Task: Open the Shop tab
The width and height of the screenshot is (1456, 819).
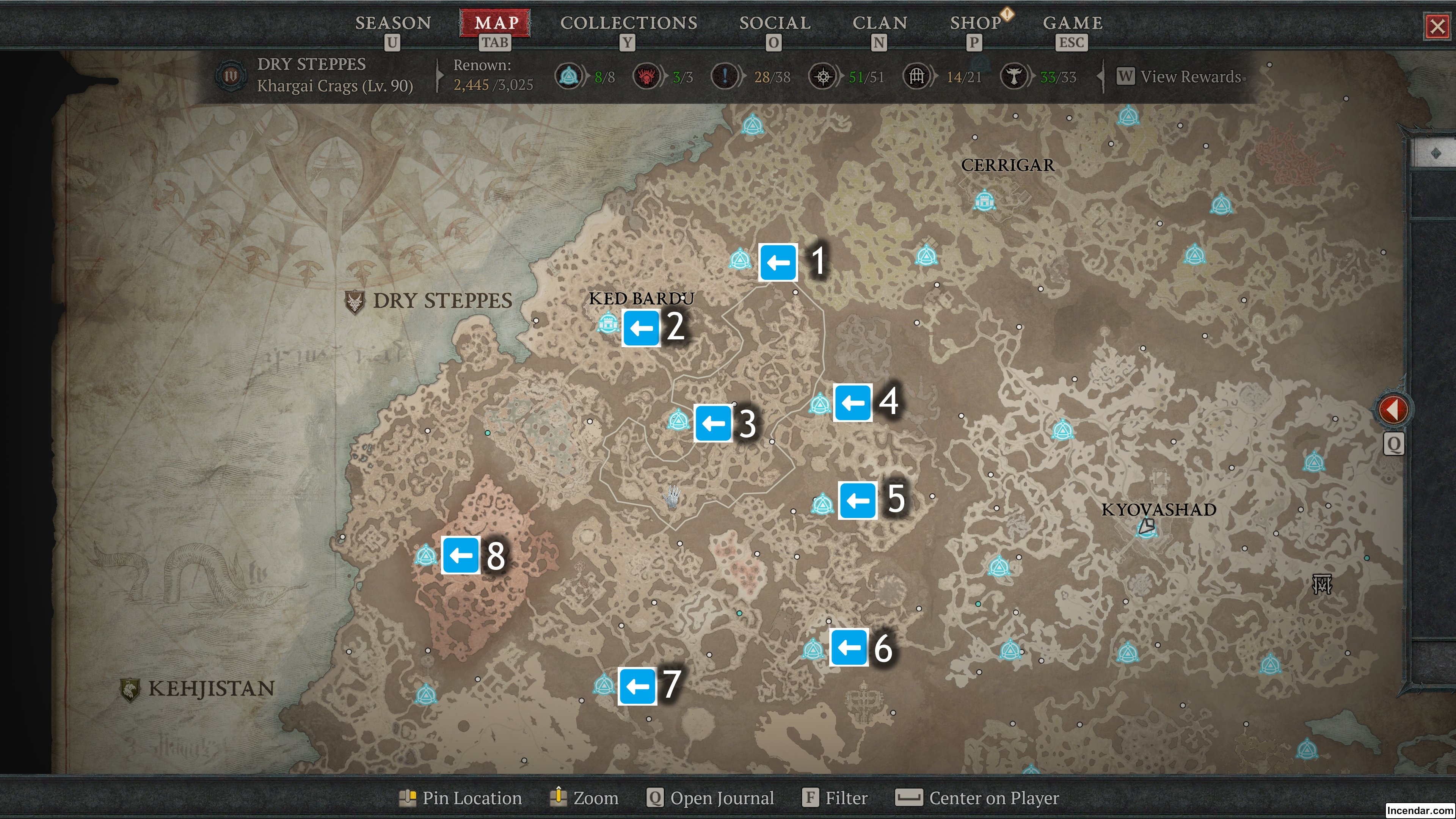Action: pyautogui.click(x=975, y=23)
